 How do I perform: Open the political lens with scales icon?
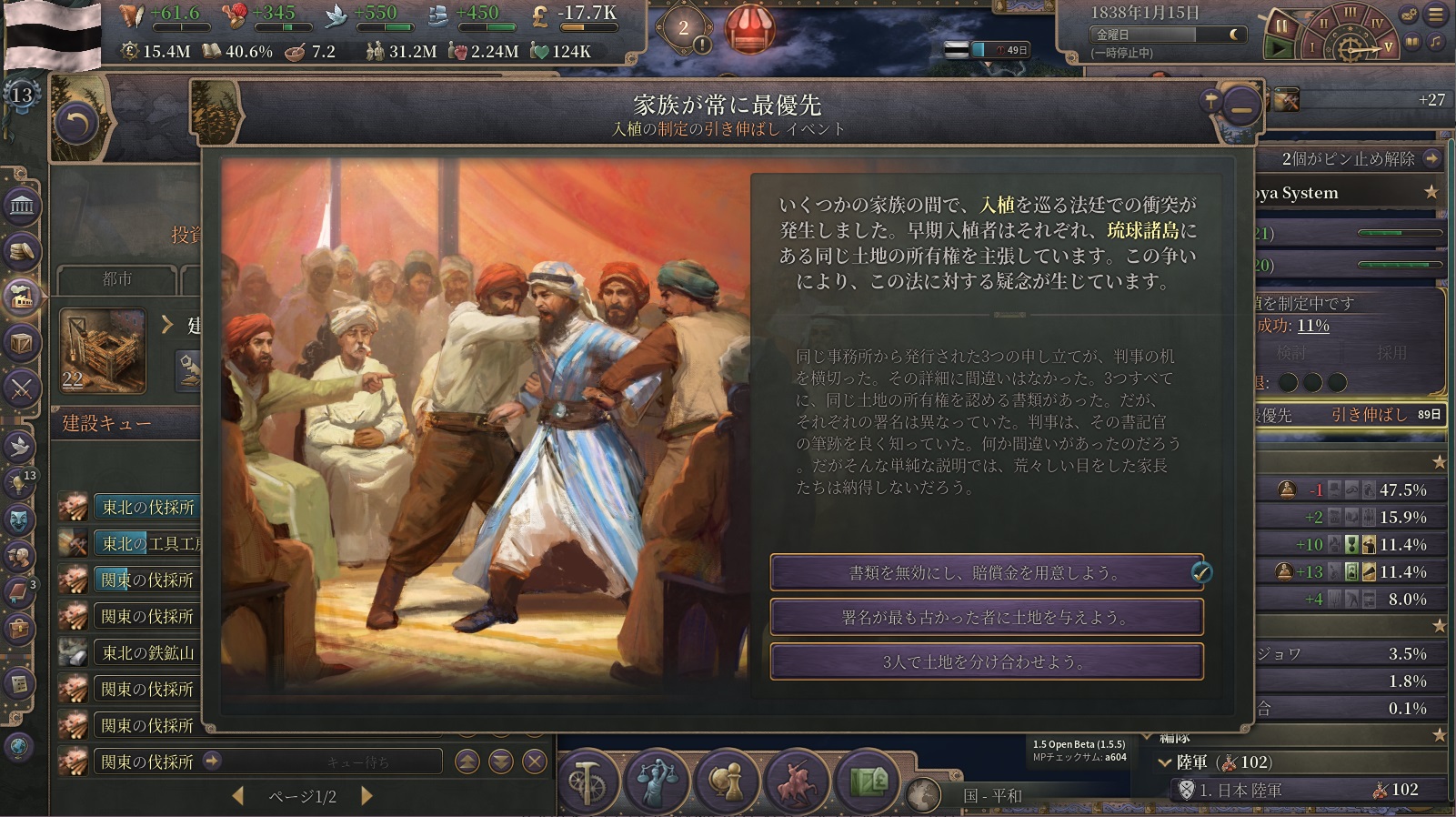655,781
